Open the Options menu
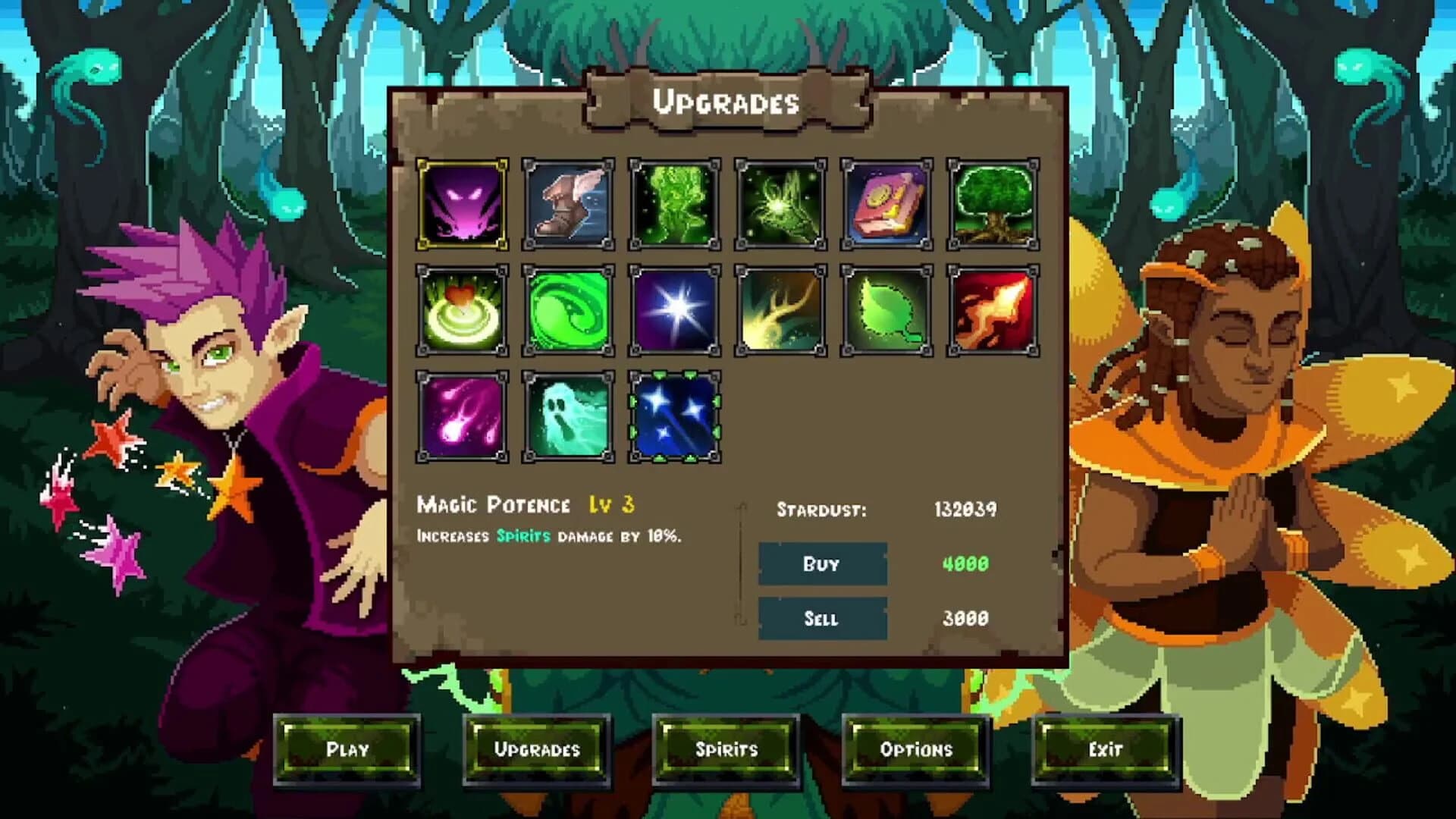This screenshot has width=1456, height=819. [x=917, y=749]
